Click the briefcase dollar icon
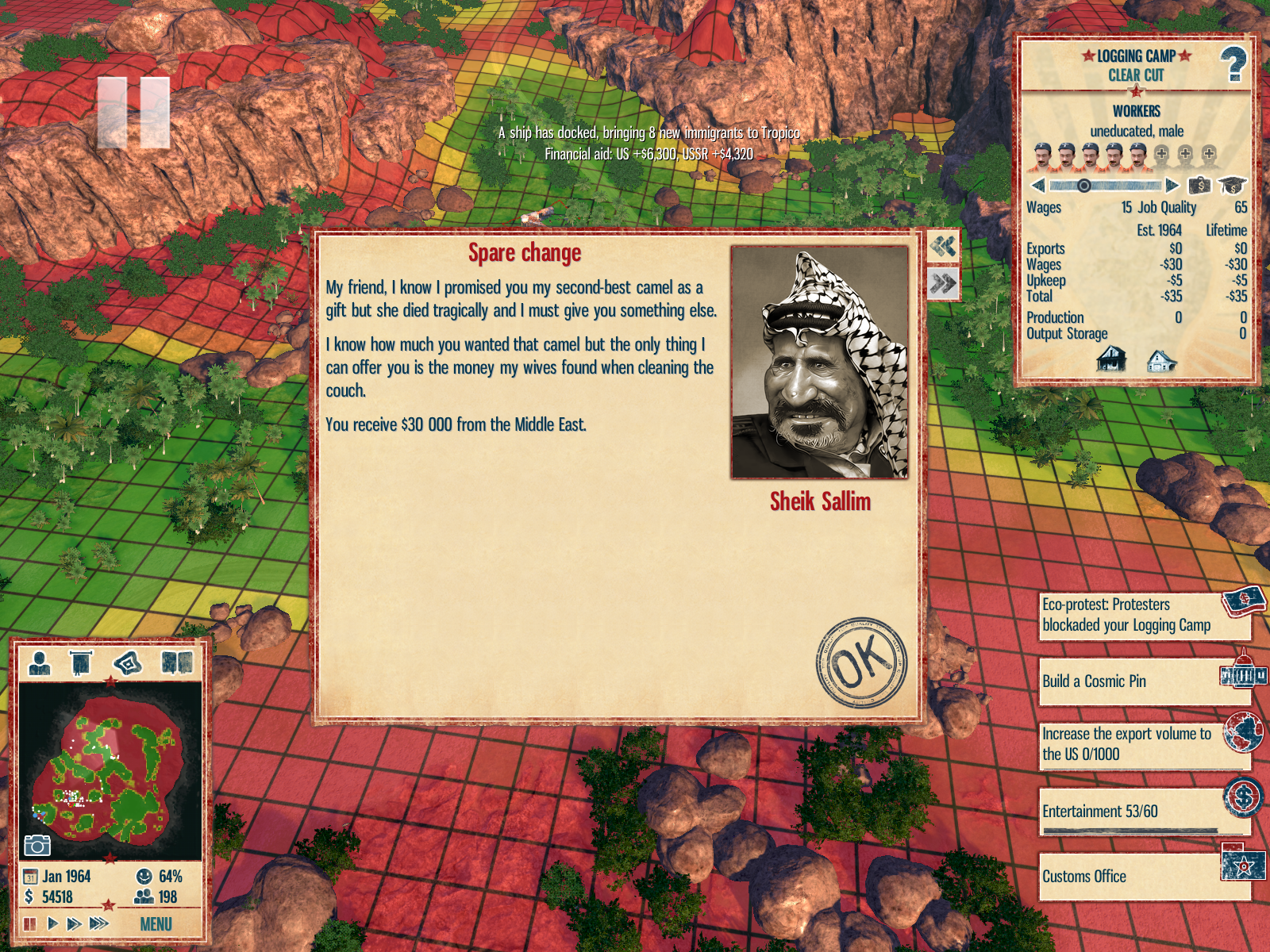This screenshot has width=1270, height=952. coord(1199,186)
